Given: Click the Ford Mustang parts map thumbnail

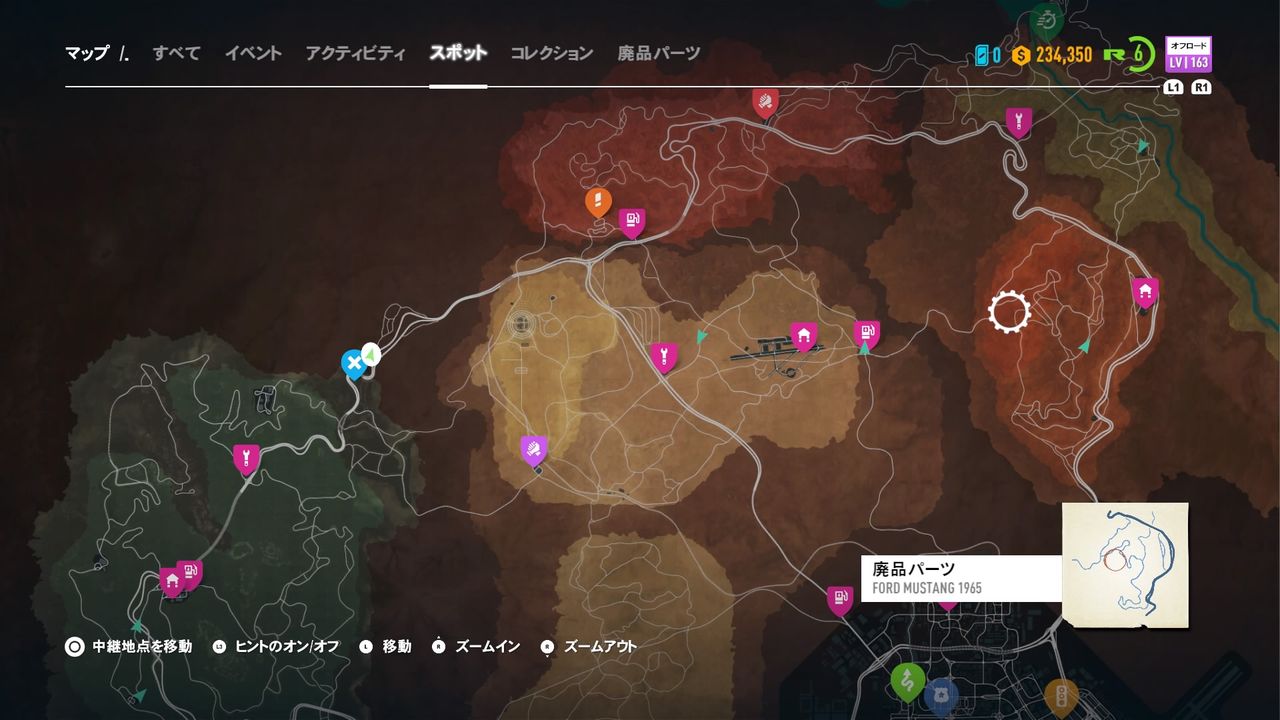Looking at the screenshot, I should 1124,566.
